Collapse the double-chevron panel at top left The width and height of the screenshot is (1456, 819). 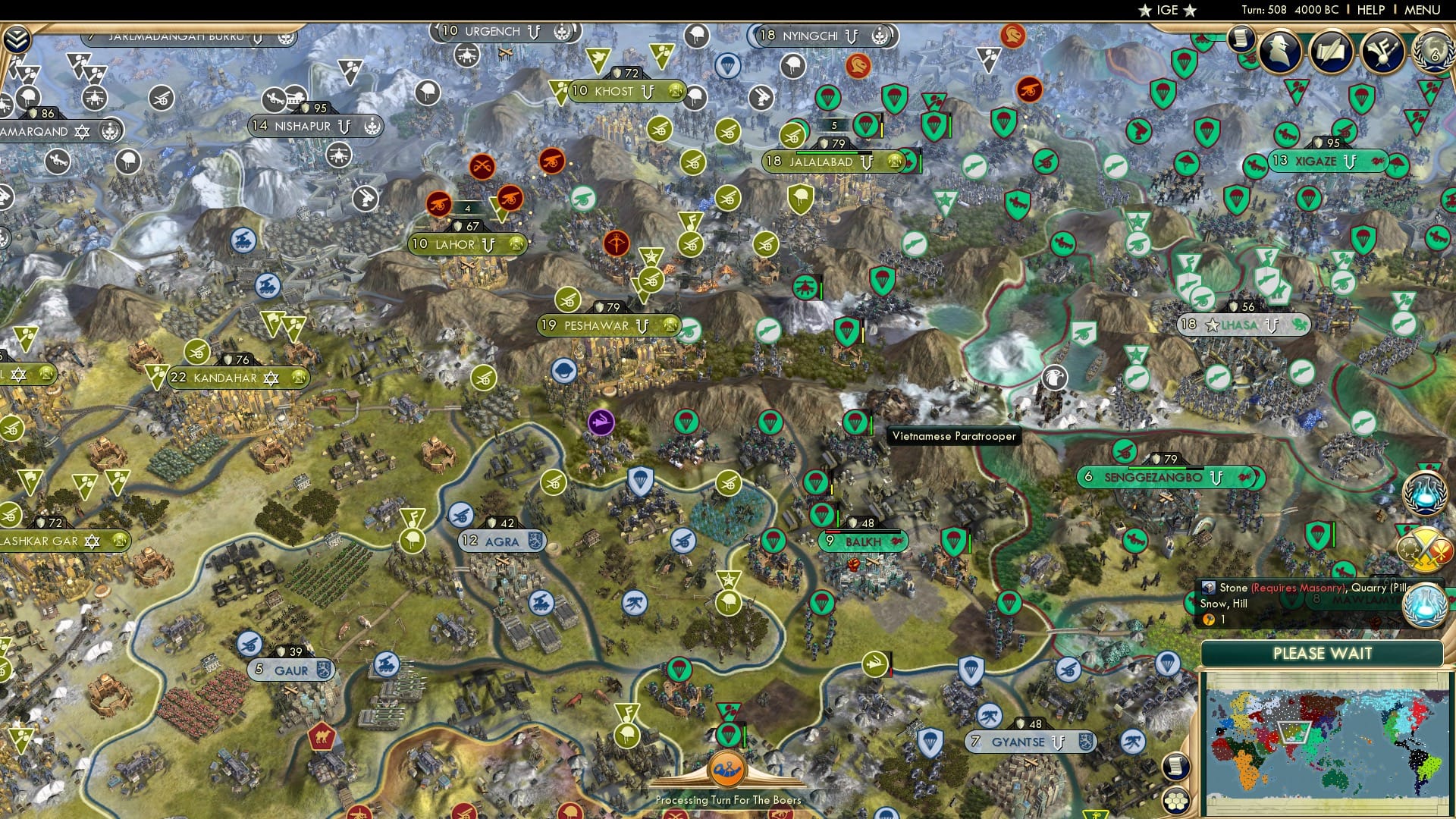tap(17, 38)
